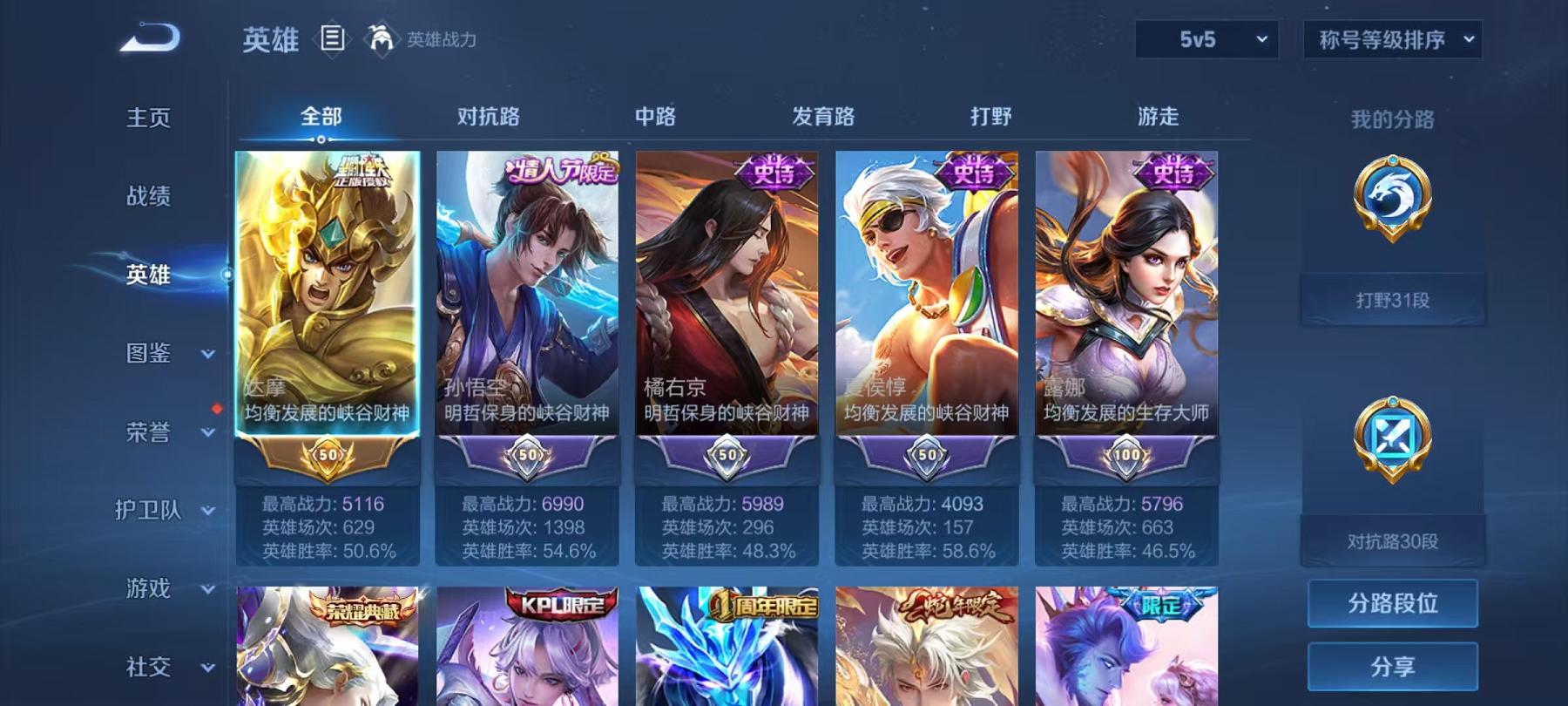Screen dimensions: 1568x706
Task: Switch to the 英雄 sidebar section
Action: pos(147,275)
